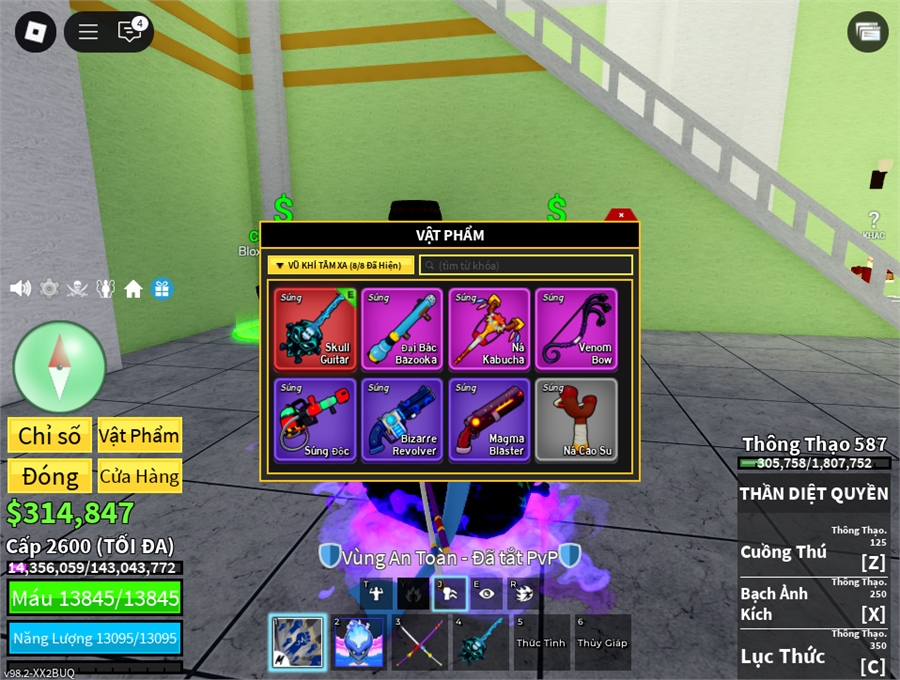Select the Thủy Giáp hotbar slot
The image size is (900, 680).
click(602, 642)
